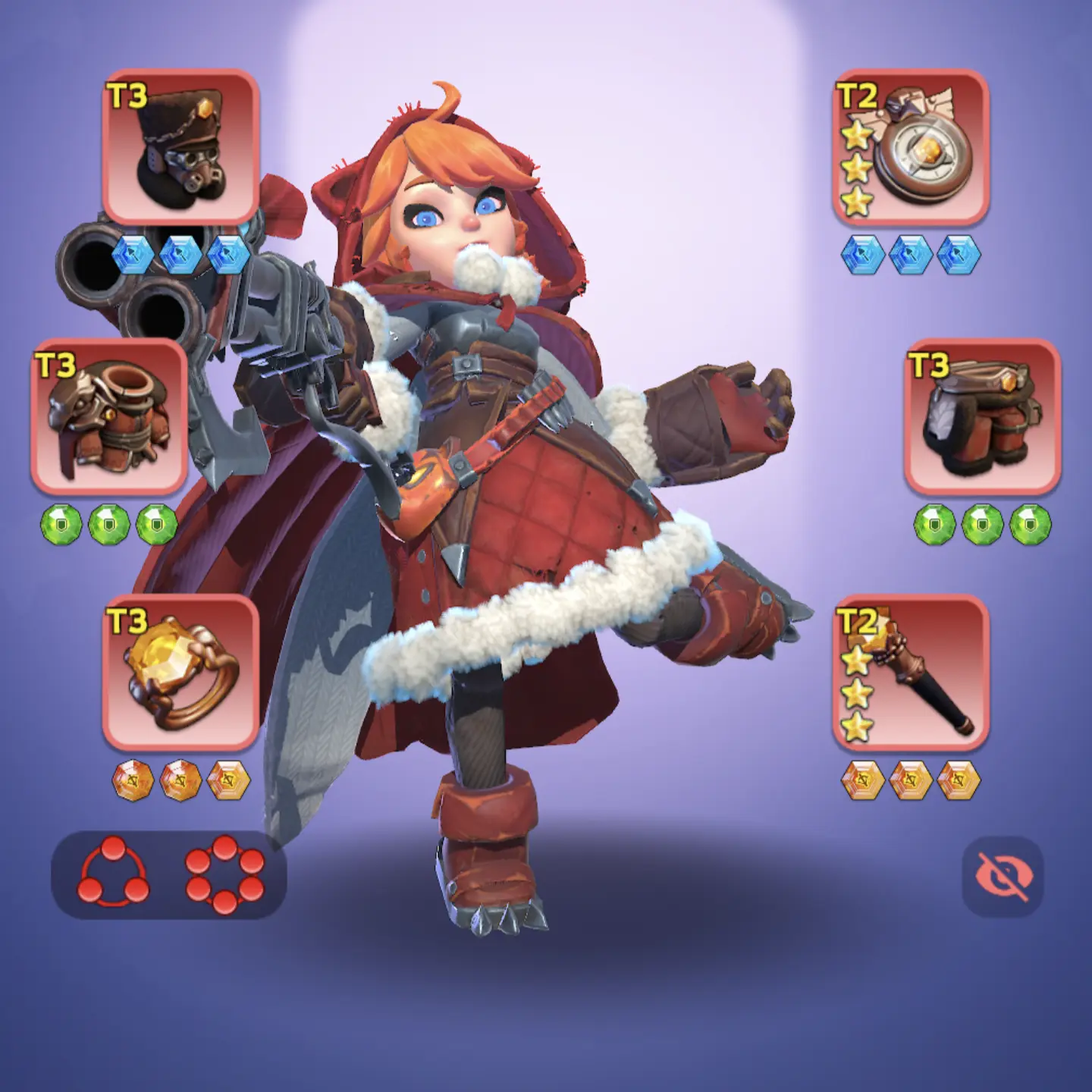
Task: Select the T3 gas mask hat slot
Action: click(x=180, y=146)
